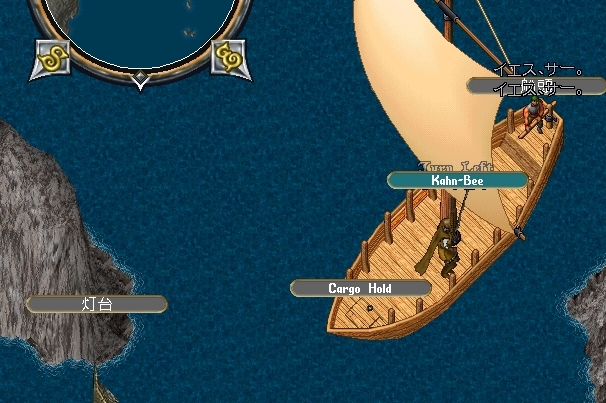Select the 灯台 name label
Image resolution: width=606 pixels, height=403 pixels.
[96, 304]
